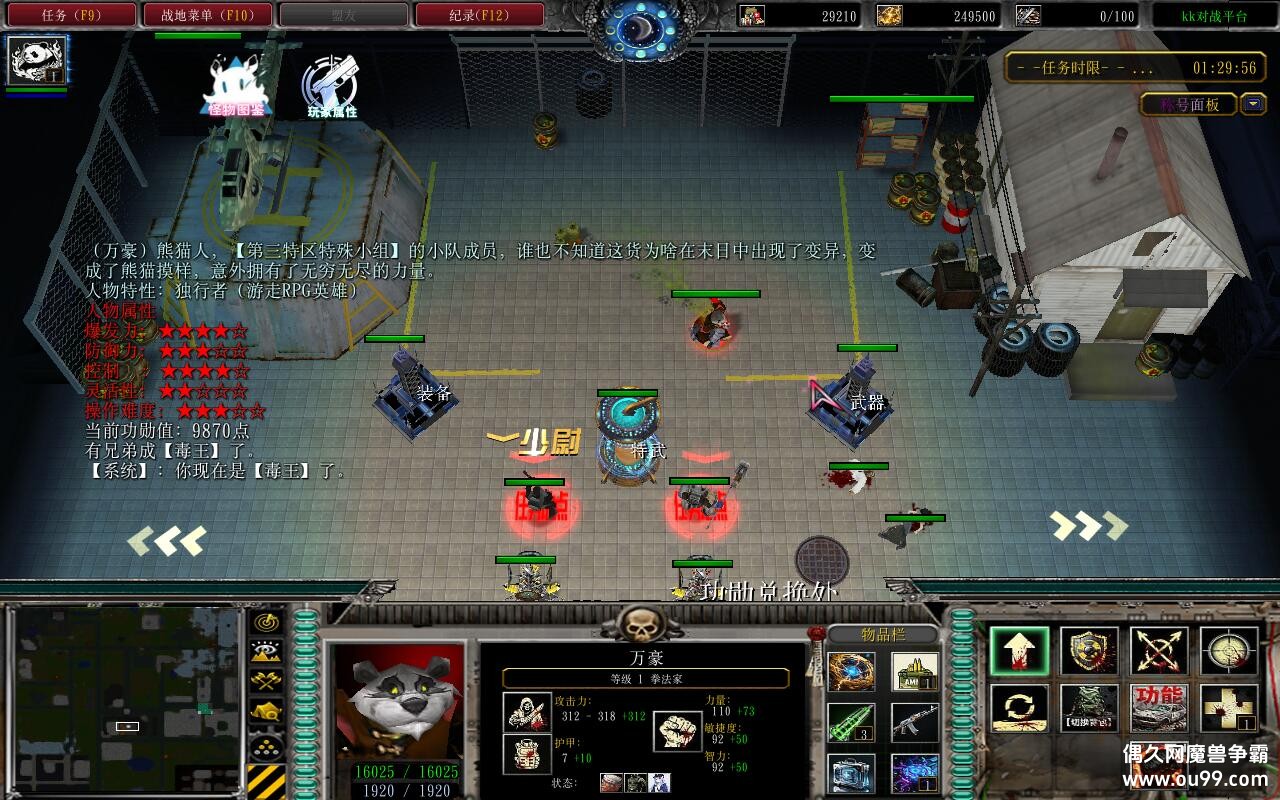The height and width of the screenshot is (800, 1280).
Task: Toggle the minimap terrain display button
Action: point(266,651)
